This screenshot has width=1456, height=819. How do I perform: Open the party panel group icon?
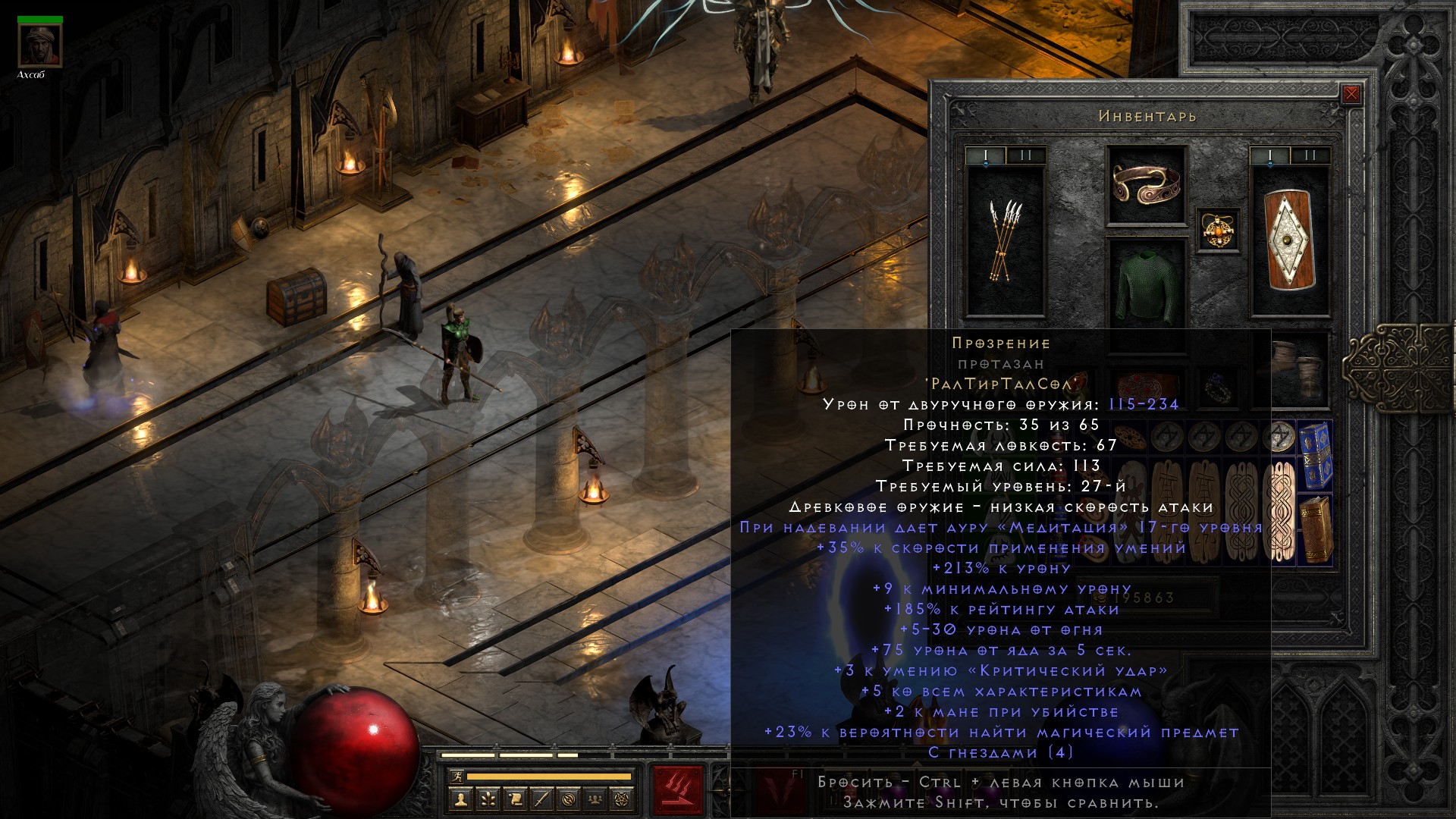pyautogui.click(x=596, y=799)
